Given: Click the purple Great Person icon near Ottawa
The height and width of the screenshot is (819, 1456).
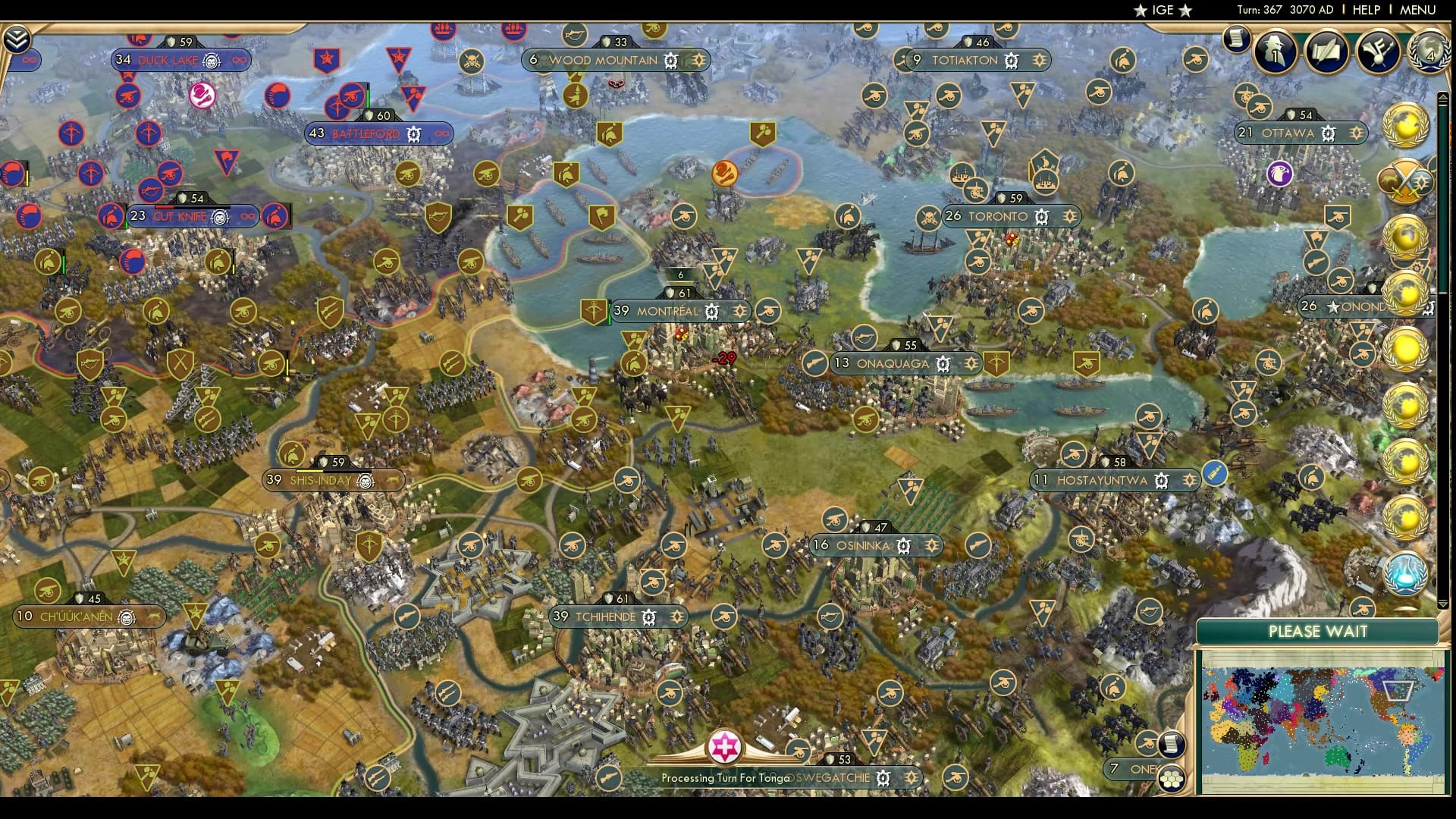Looking at the screenshot, I should click(x=1281, y=174).
